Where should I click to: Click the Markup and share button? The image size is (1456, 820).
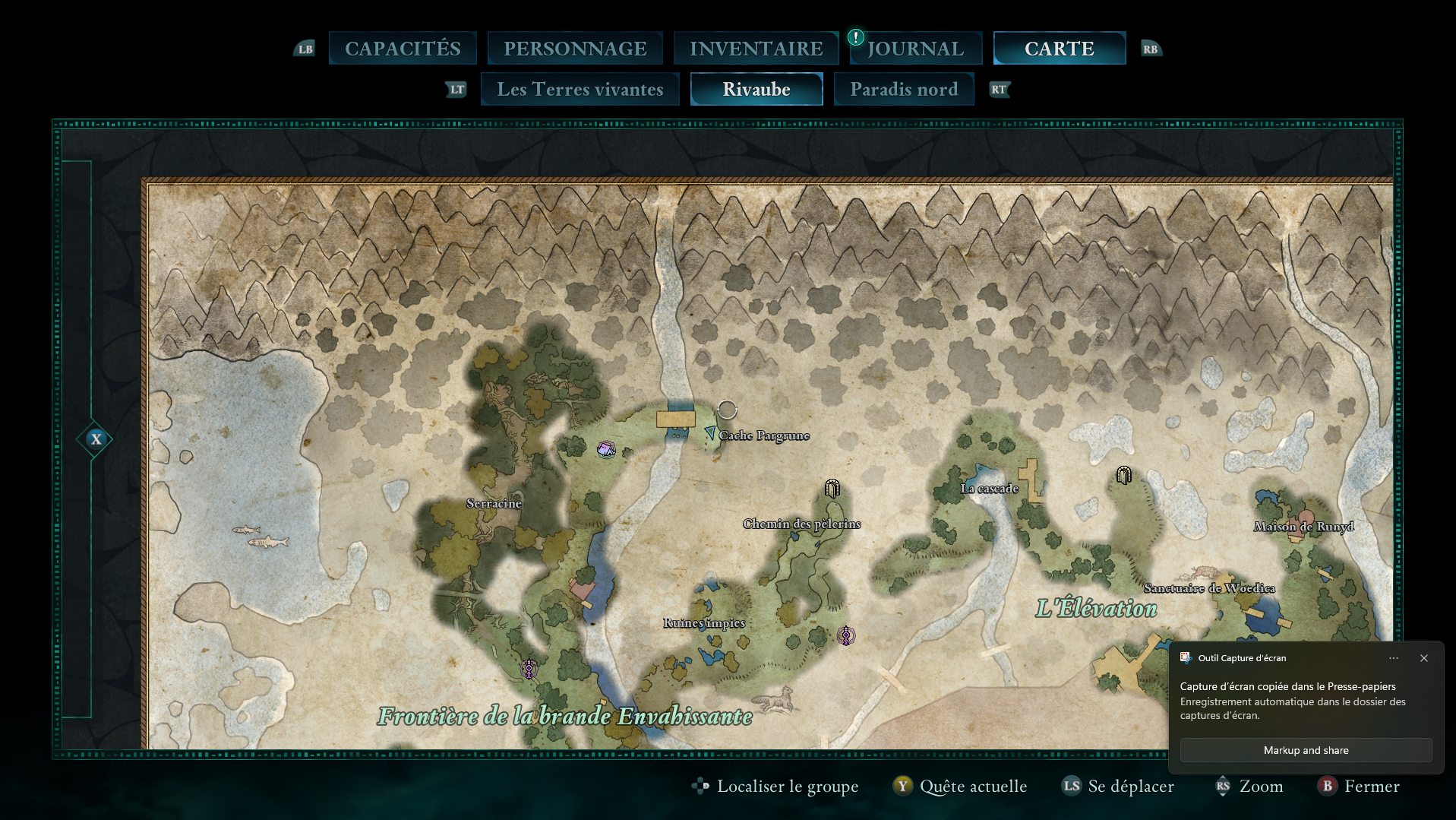tap(1306, 750)
